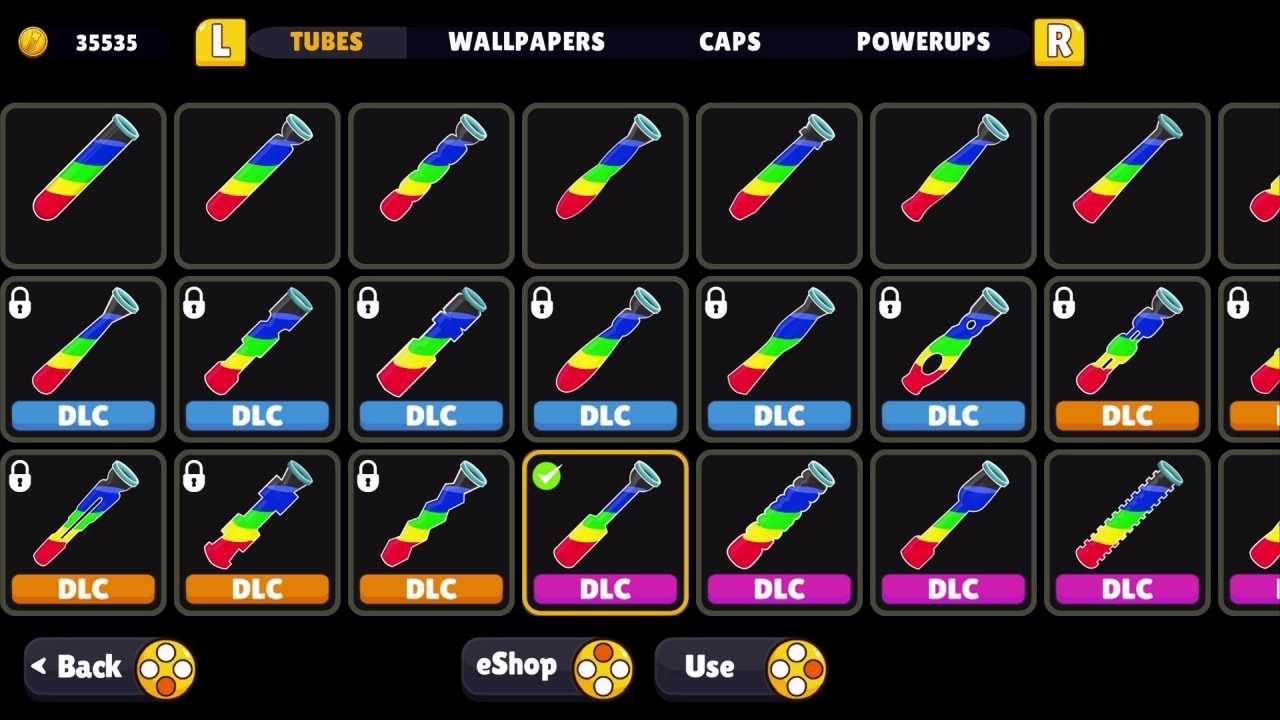Click the lock on the zigzag tube bottom row
1280x720 pixels.
click(369, 476)
